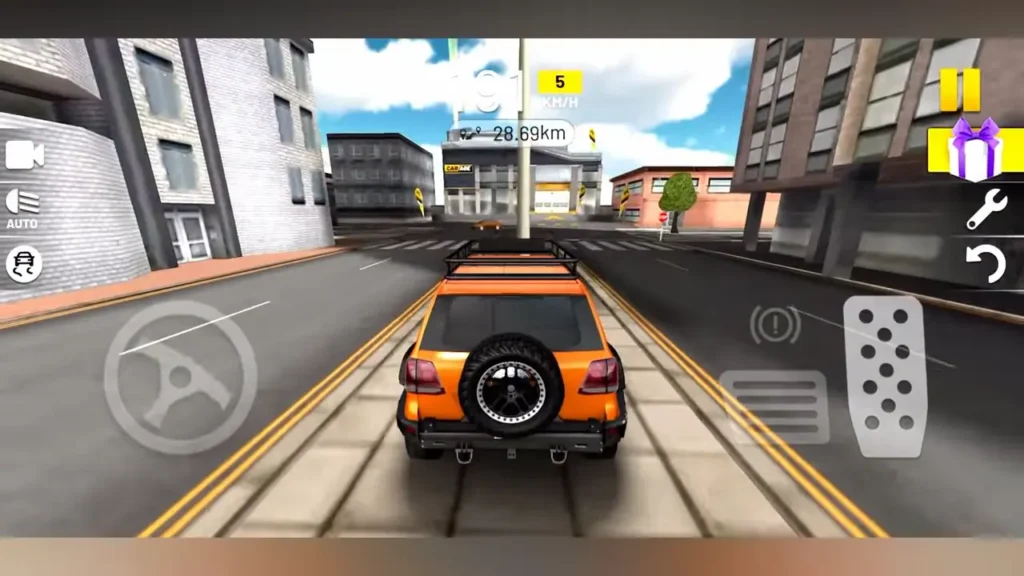
Task: Toggle the traction control icon
Action: click(x=22, y=264)
